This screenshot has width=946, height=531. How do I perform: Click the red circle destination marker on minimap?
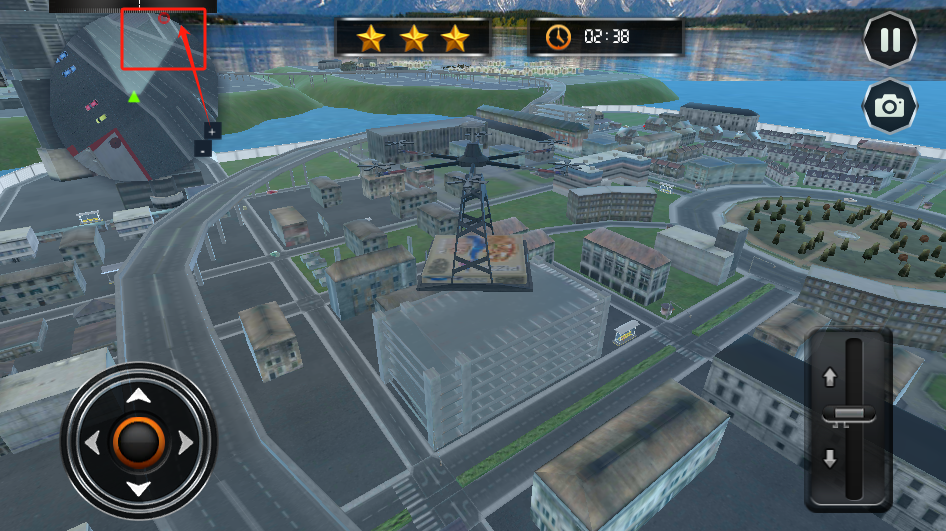click(x=164, y=18)
